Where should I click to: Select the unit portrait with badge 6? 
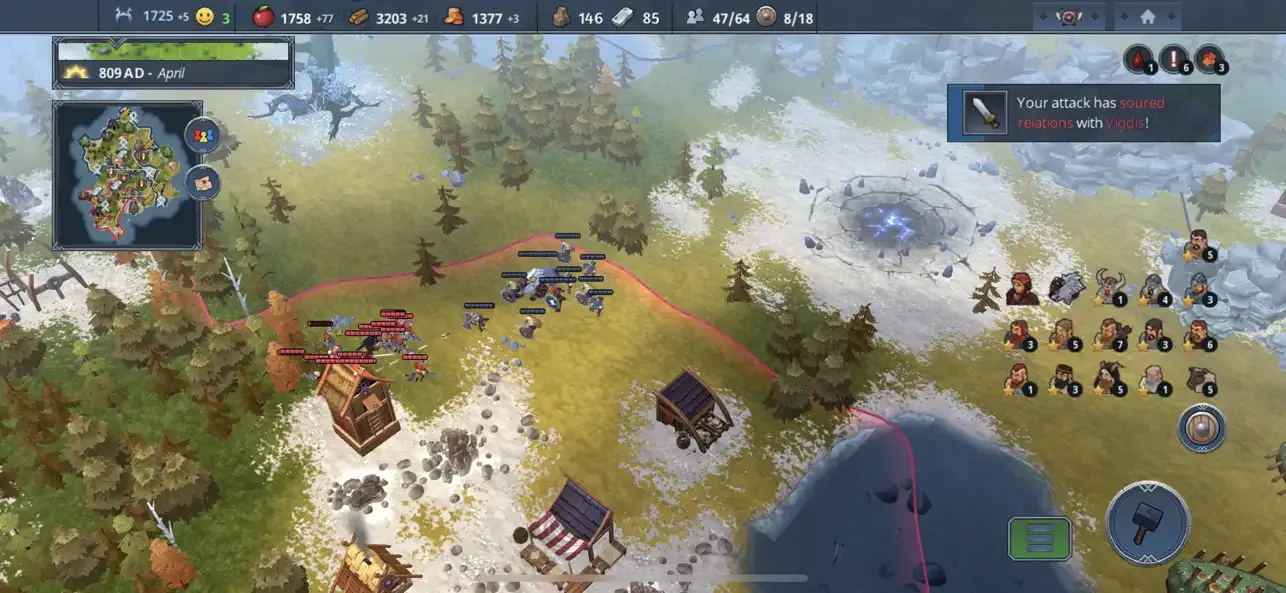click(1198, 333)
